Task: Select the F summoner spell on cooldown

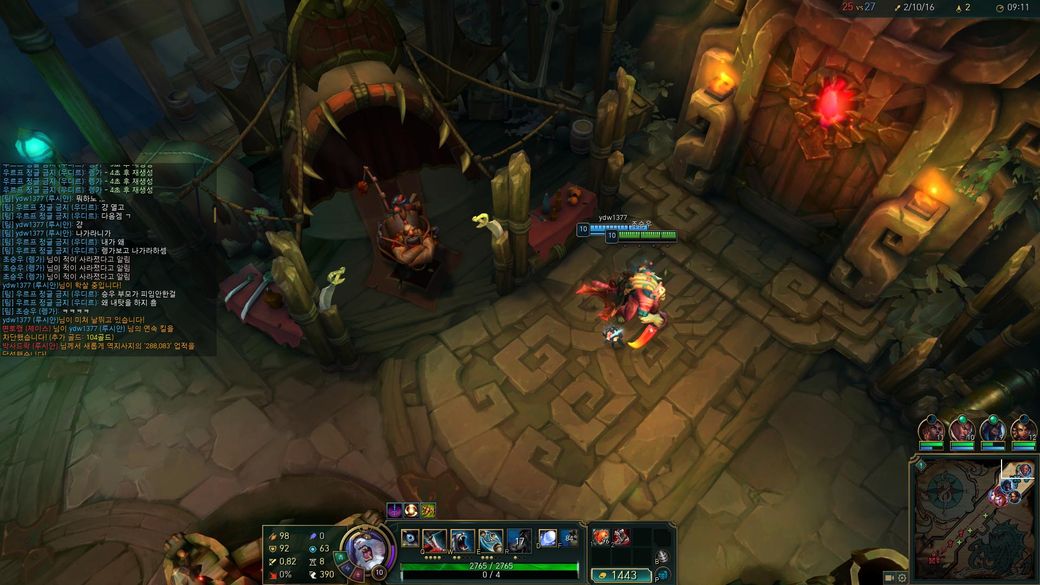Action: pos(569,539)
